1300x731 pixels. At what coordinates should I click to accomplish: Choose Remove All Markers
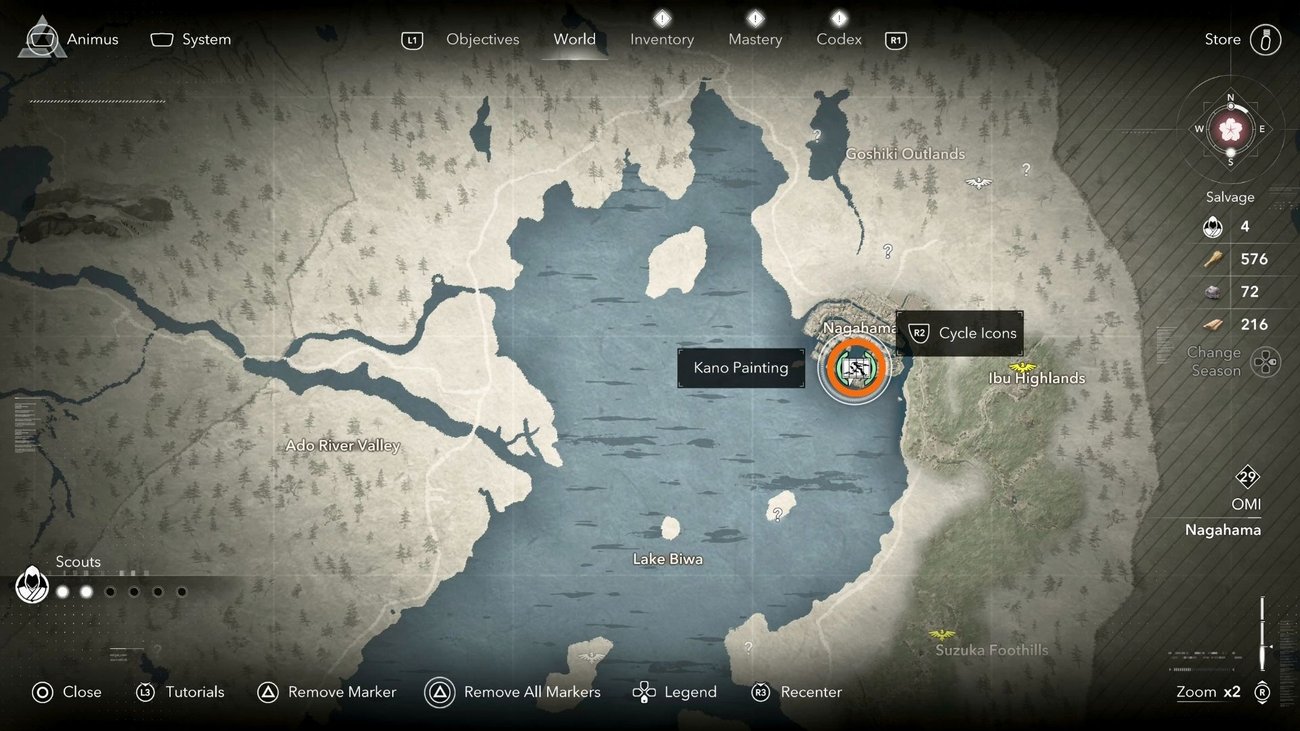513,692
